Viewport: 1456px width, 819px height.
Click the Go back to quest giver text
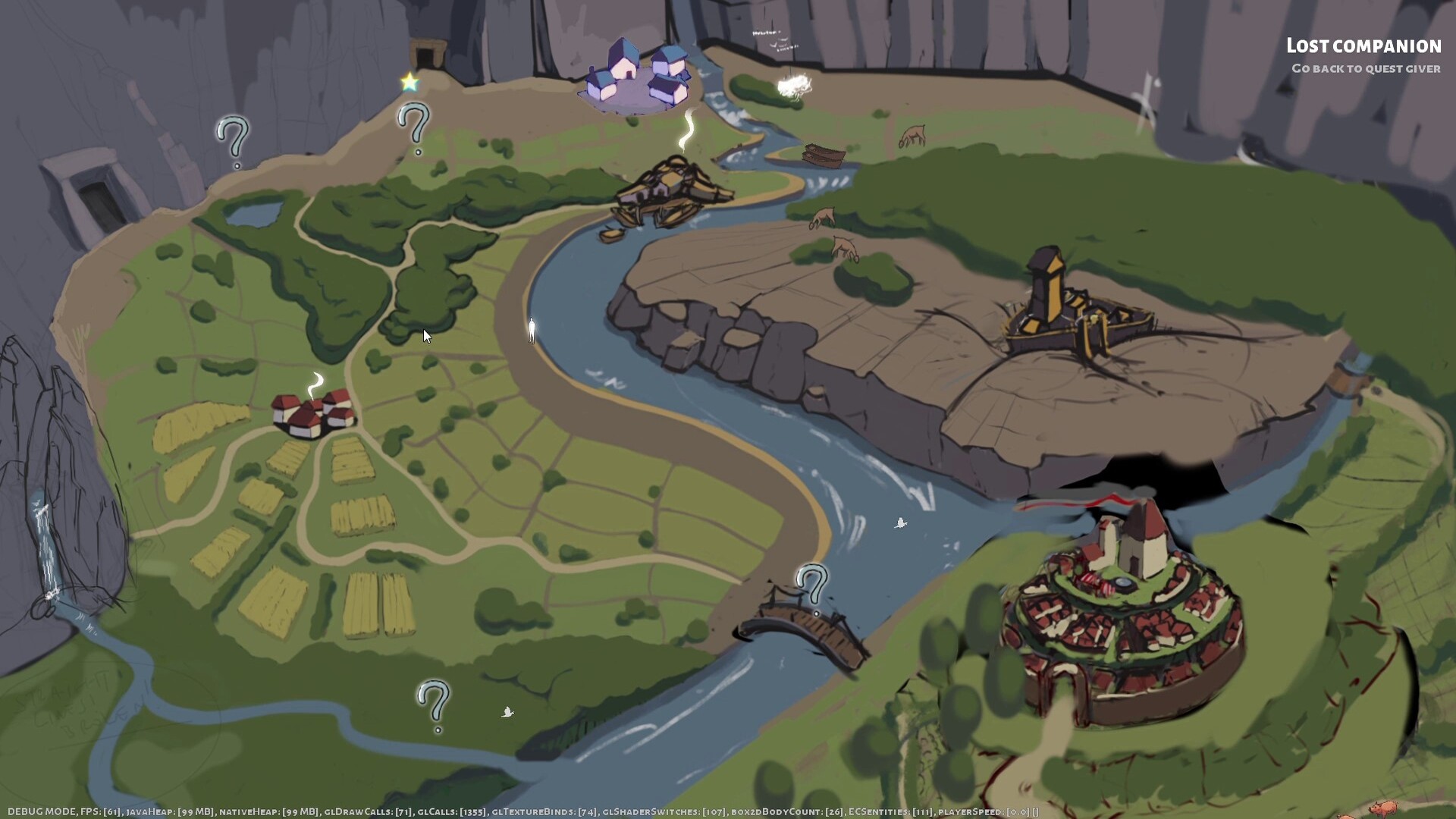click(1365, 68)
